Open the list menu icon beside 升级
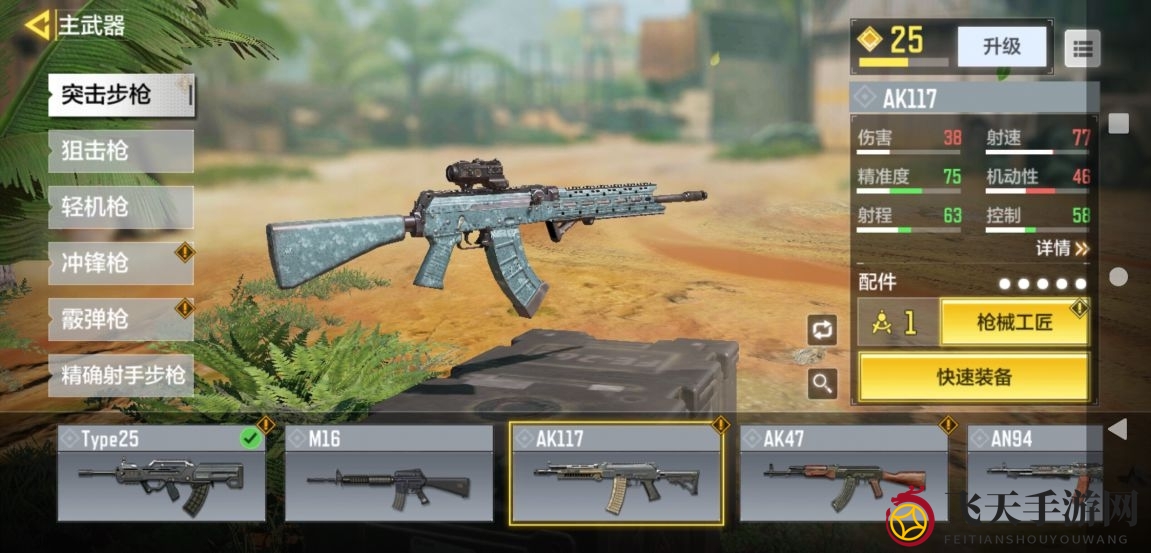The height and width of the screenshot is (553, 1151). [1082, 47]
